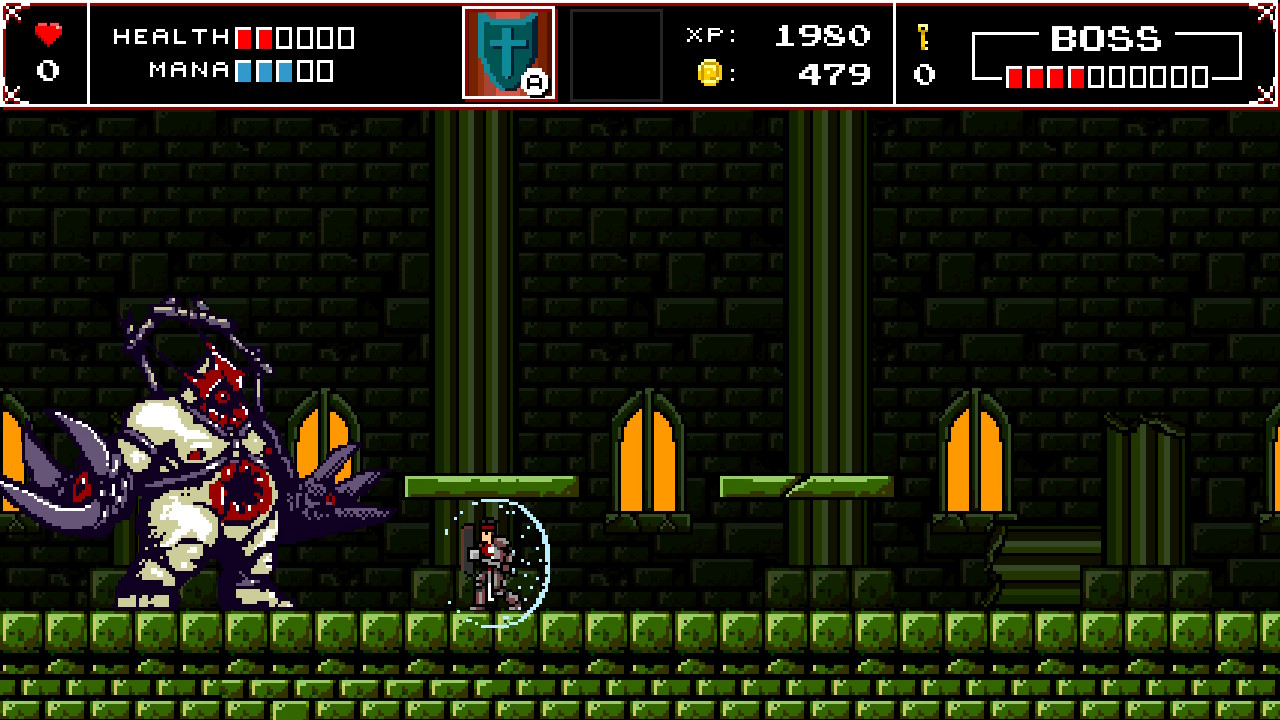
Task: Select the equipped shield ability icon
Action: tap(508, 48)
